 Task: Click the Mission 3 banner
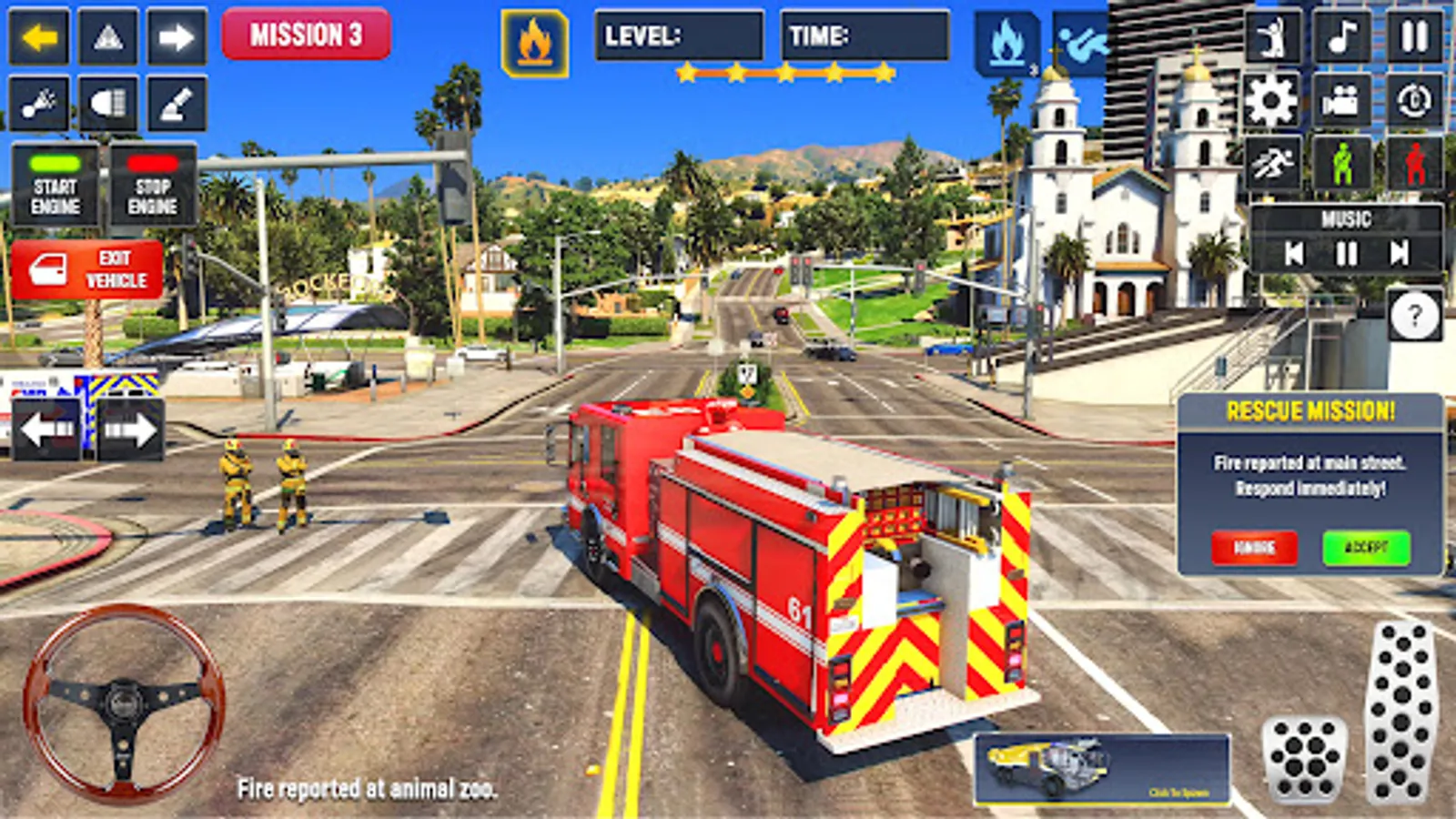coord(308,36)
